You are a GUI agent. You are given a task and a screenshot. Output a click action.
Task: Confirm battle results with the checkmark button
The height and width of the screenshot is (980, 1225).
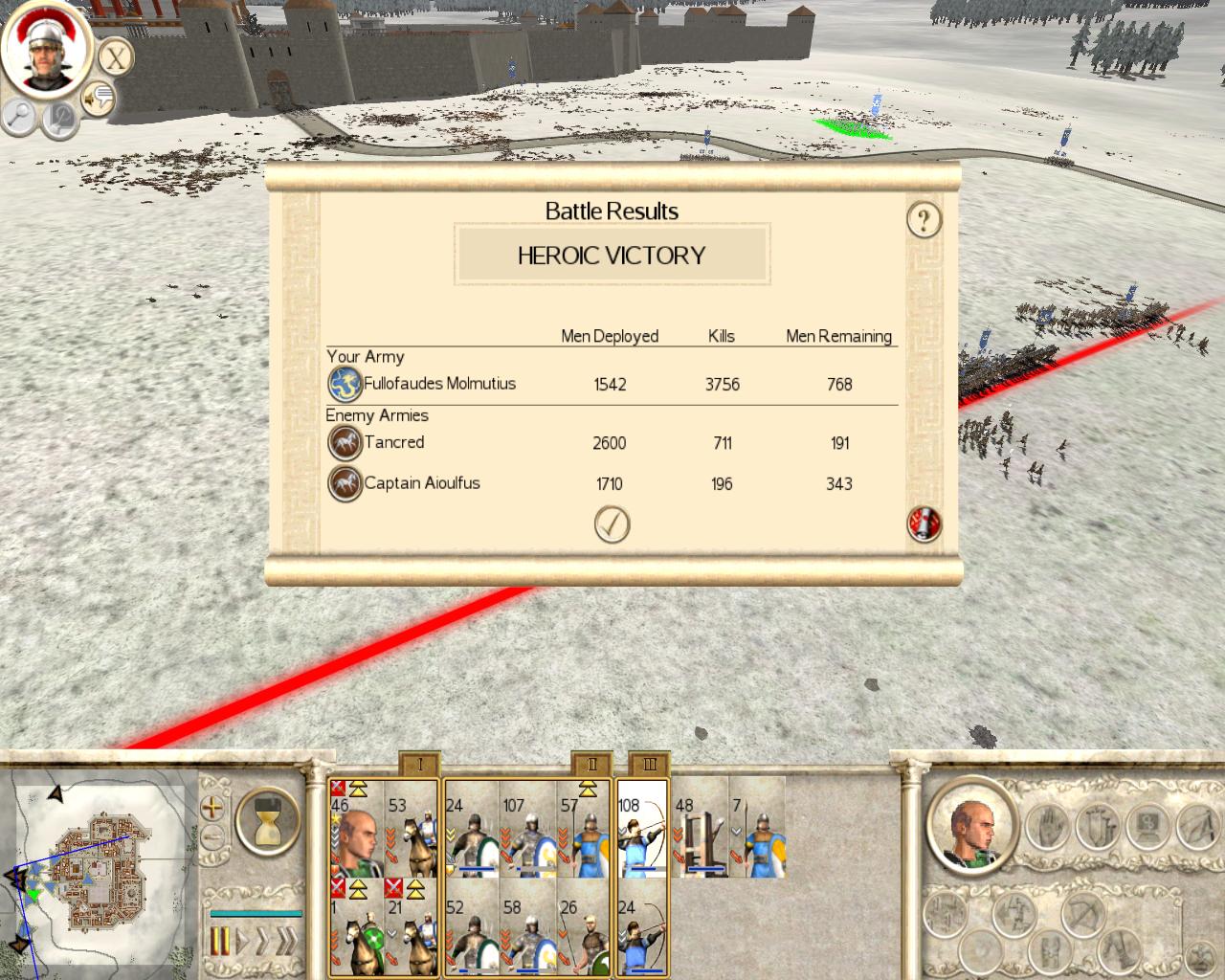612,524
